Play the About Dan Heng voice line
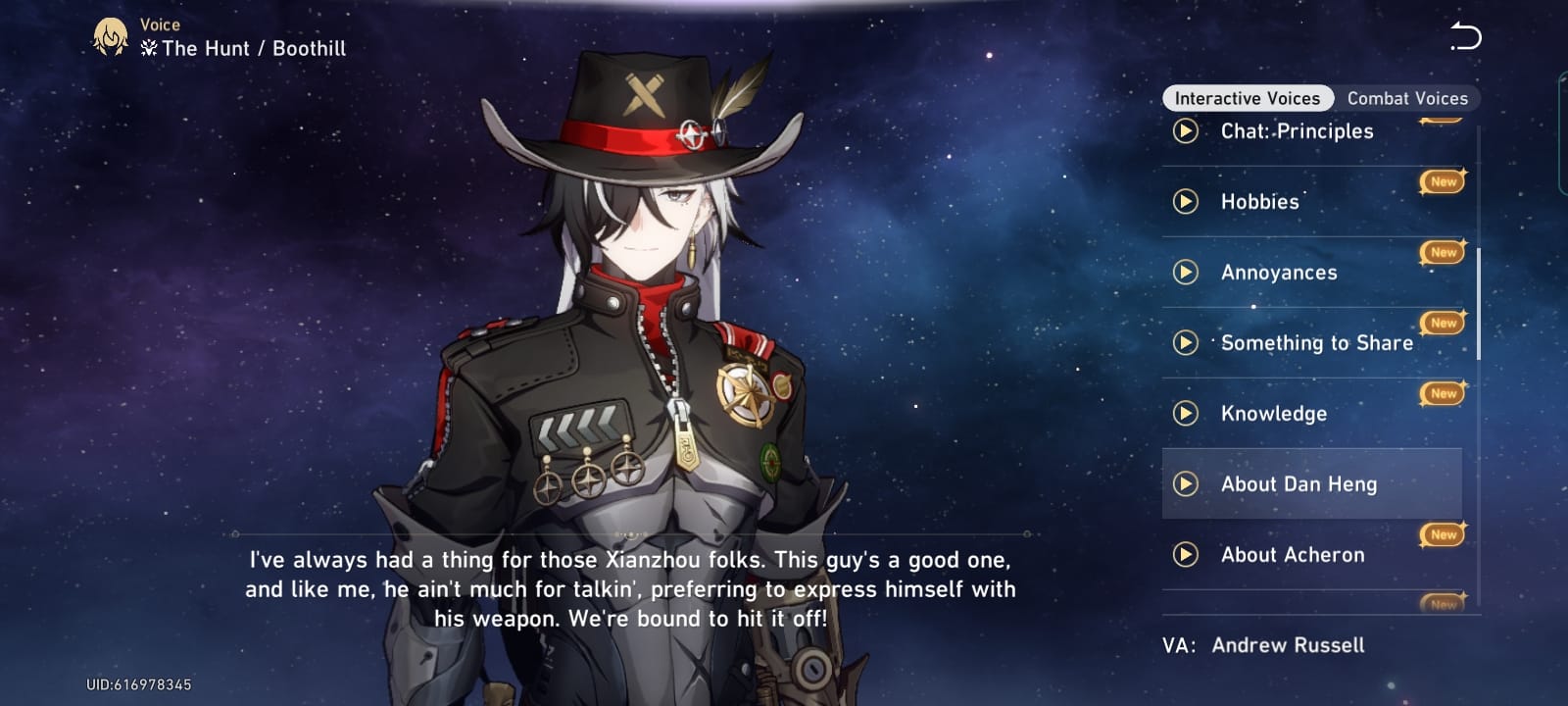 1186,484
